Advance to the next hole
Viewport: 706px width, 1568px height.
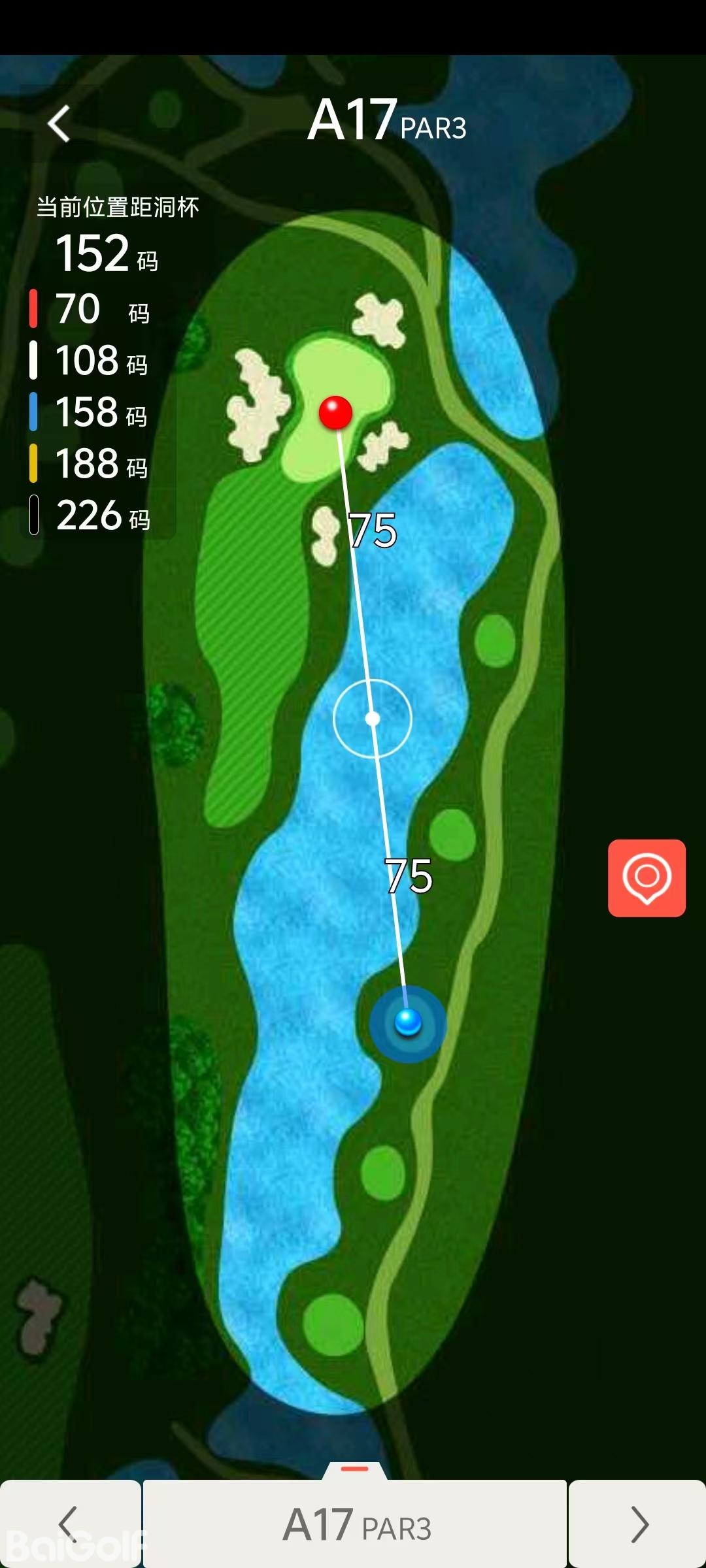coord(637,1524)
